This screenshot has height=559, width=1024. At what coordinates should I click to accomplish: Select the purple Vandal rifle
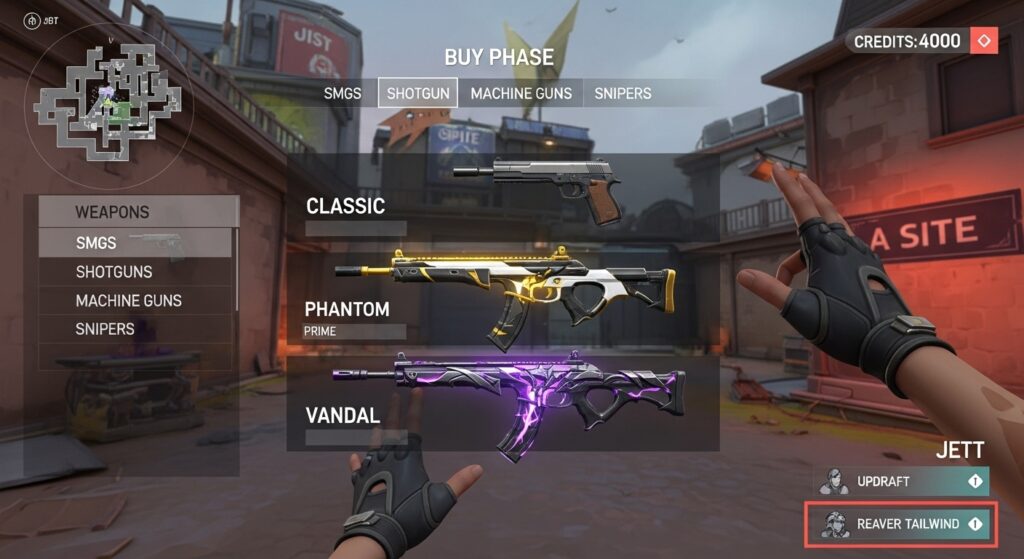(510, 402)
